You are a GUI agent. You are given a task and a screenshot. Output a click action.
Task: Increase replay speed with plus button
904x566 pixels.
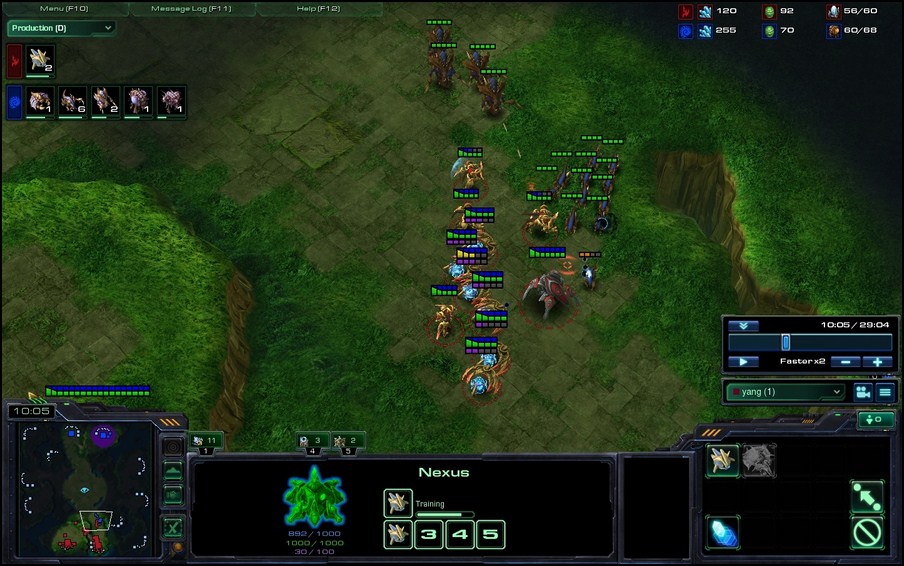[877, 361]
